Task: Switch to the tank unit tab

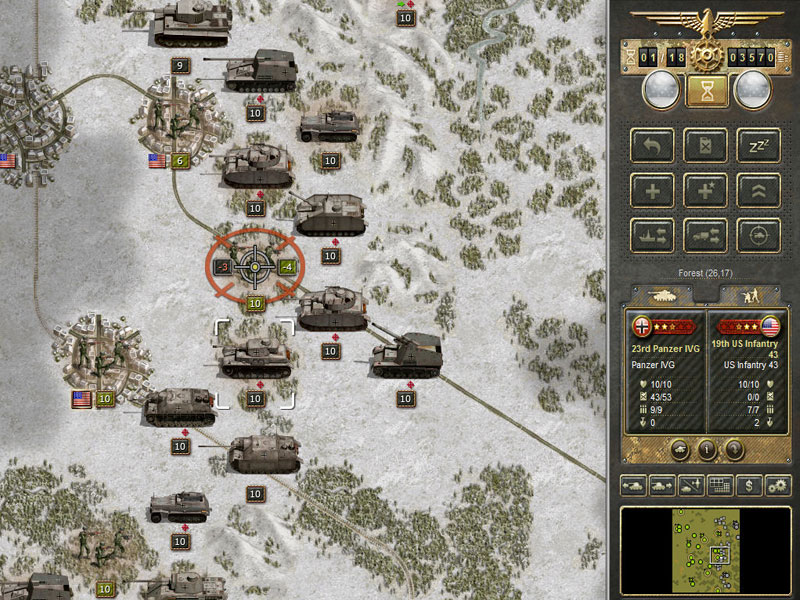Action: [x=662, y=295]
